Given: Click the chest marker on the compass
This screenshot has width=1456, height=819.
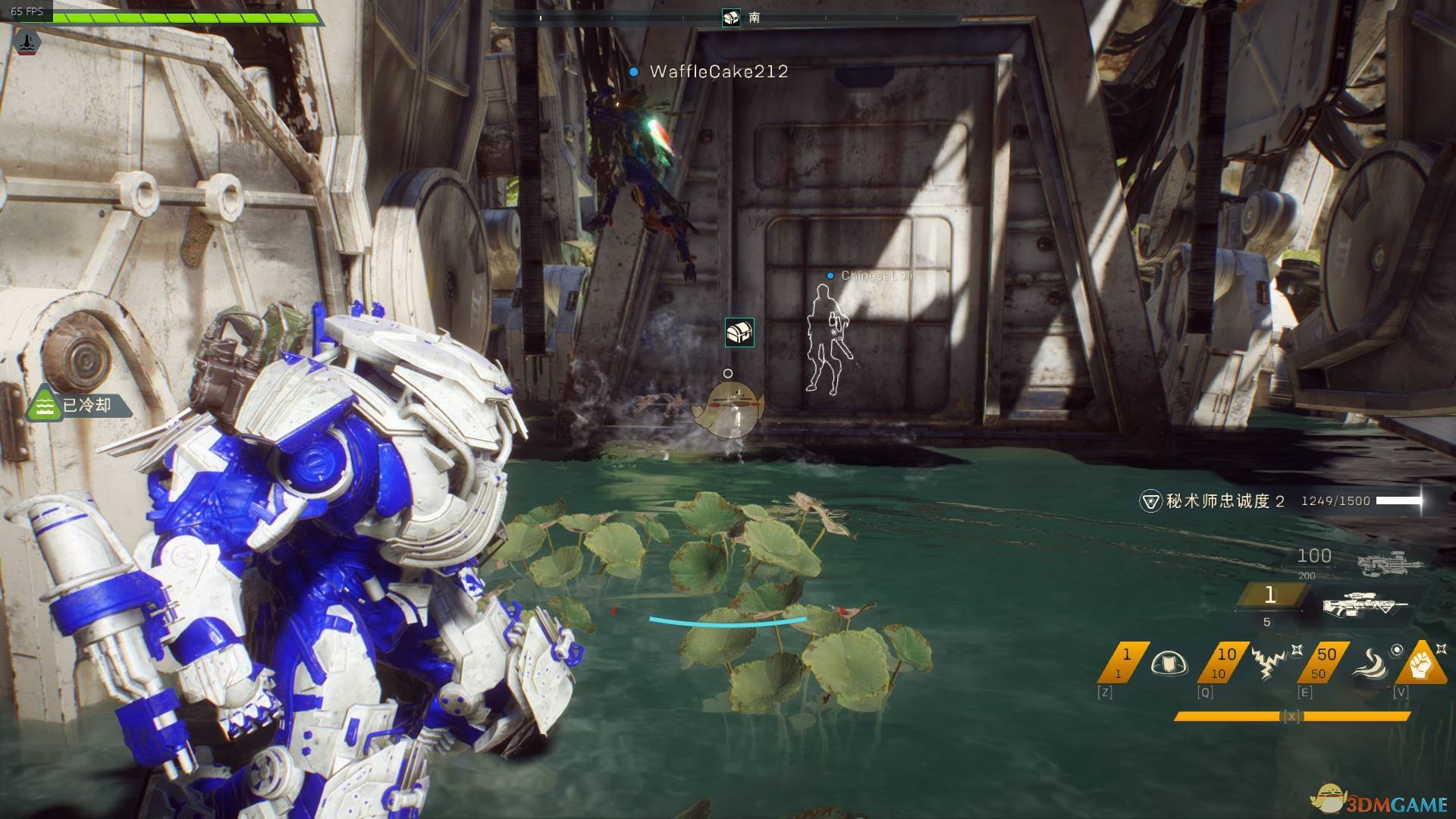Looking at the screenshot, I should [x=731, y=17].
